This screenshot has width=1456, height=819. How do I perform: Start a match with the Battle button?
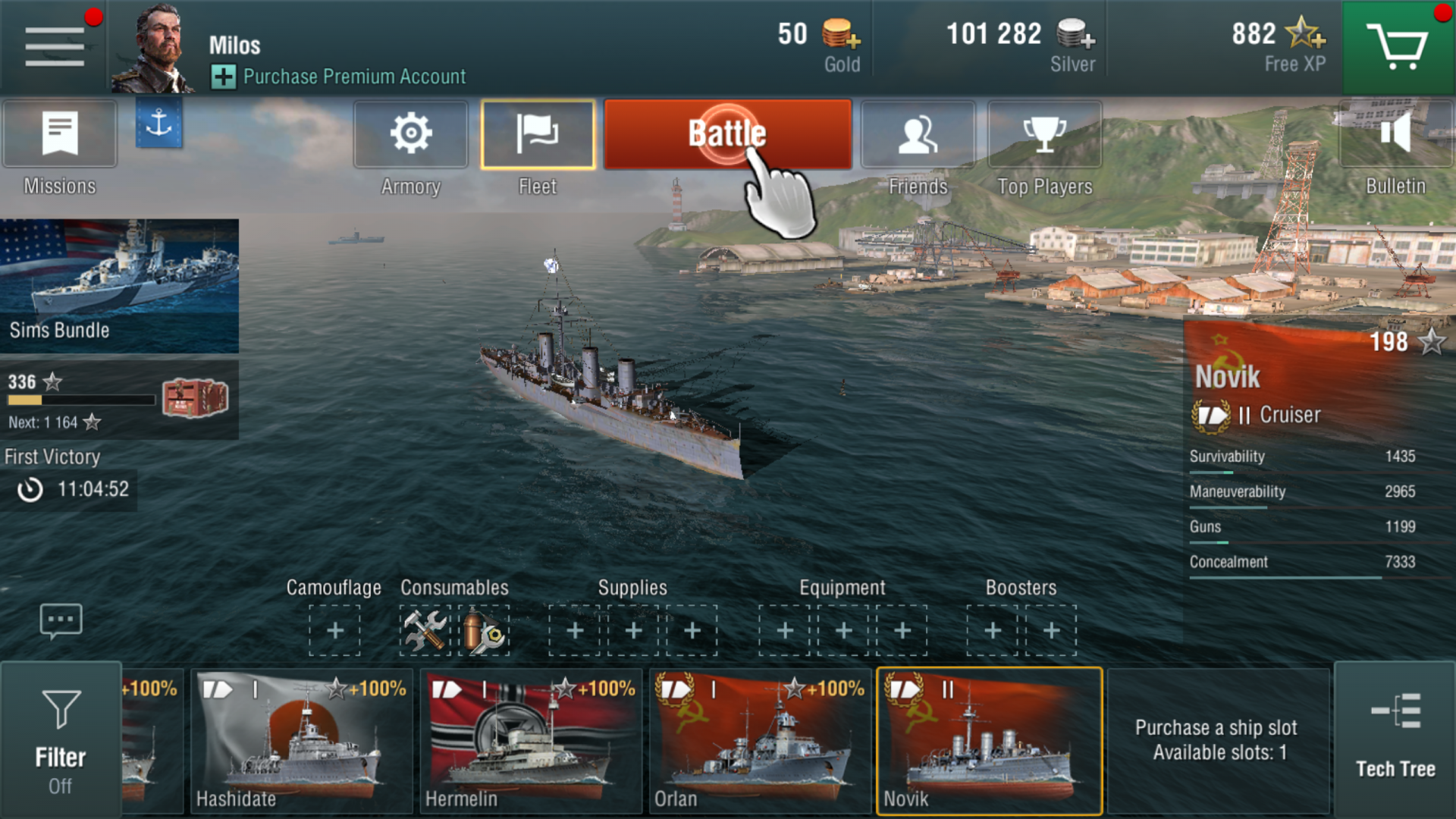point(726,134)
